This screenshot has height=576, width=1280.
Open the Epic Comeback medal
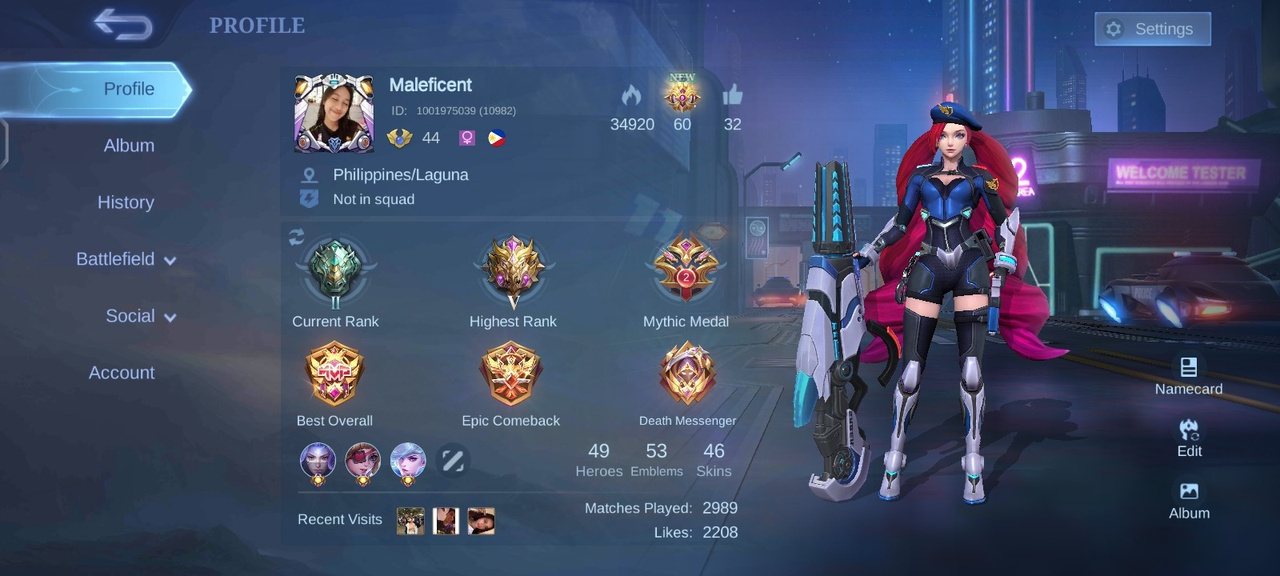click(x=511, y=375)
